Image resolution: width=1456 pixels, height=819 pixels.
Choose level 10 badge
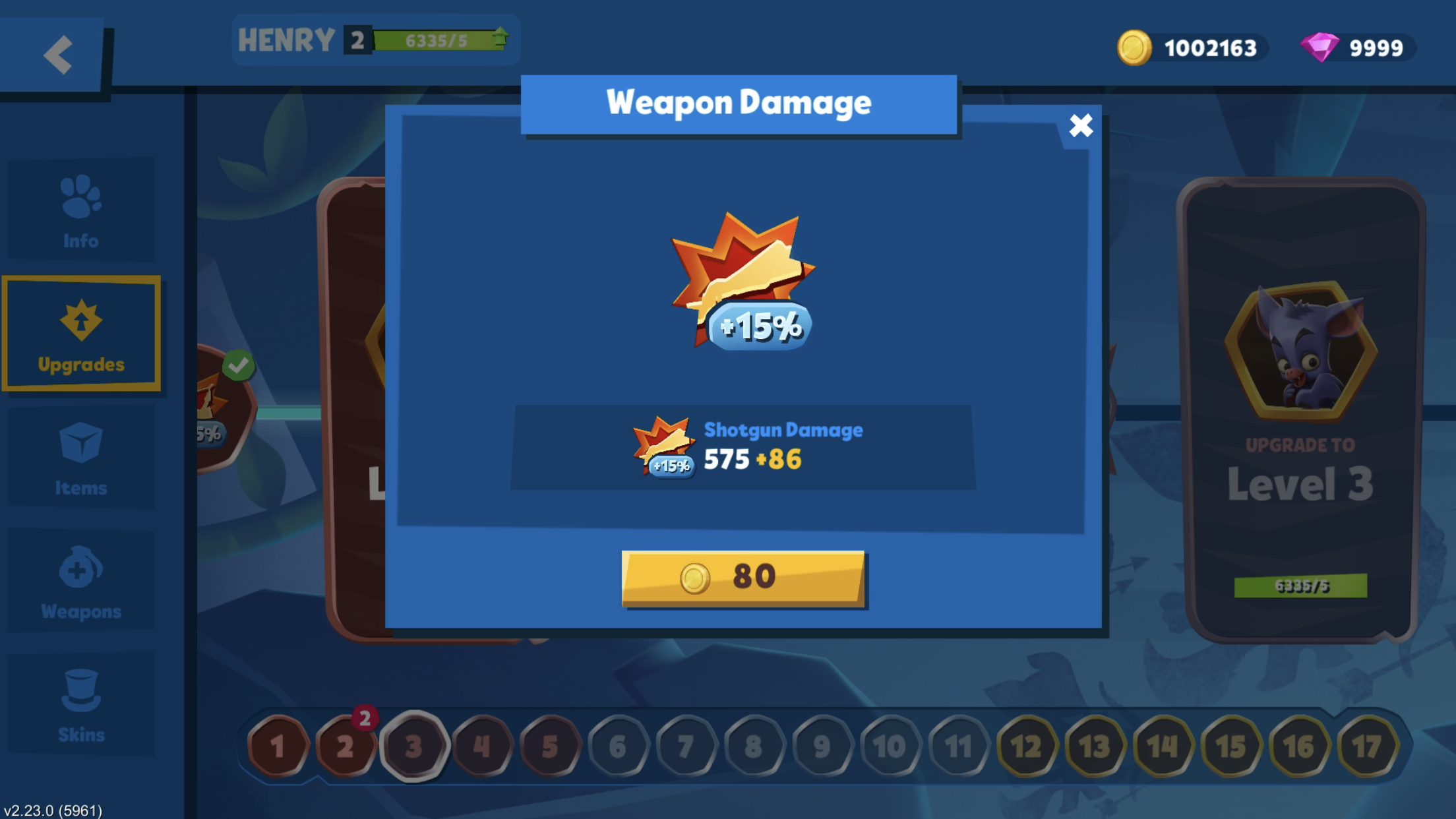(x=890, y=747)
